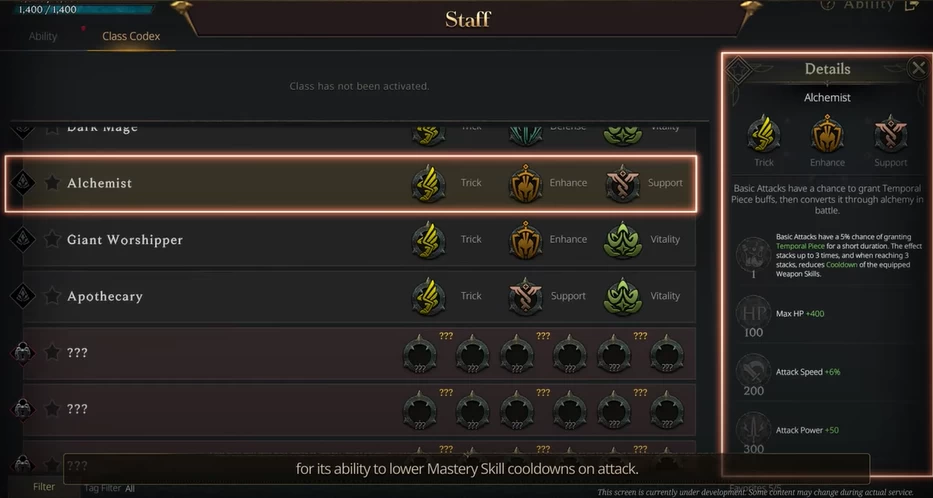Image resolution: width=933 pixels, height=498 pixels.
Task: Click the Enhance icon in Details panel
Action: pyautogui.click(x=827, y=134)
